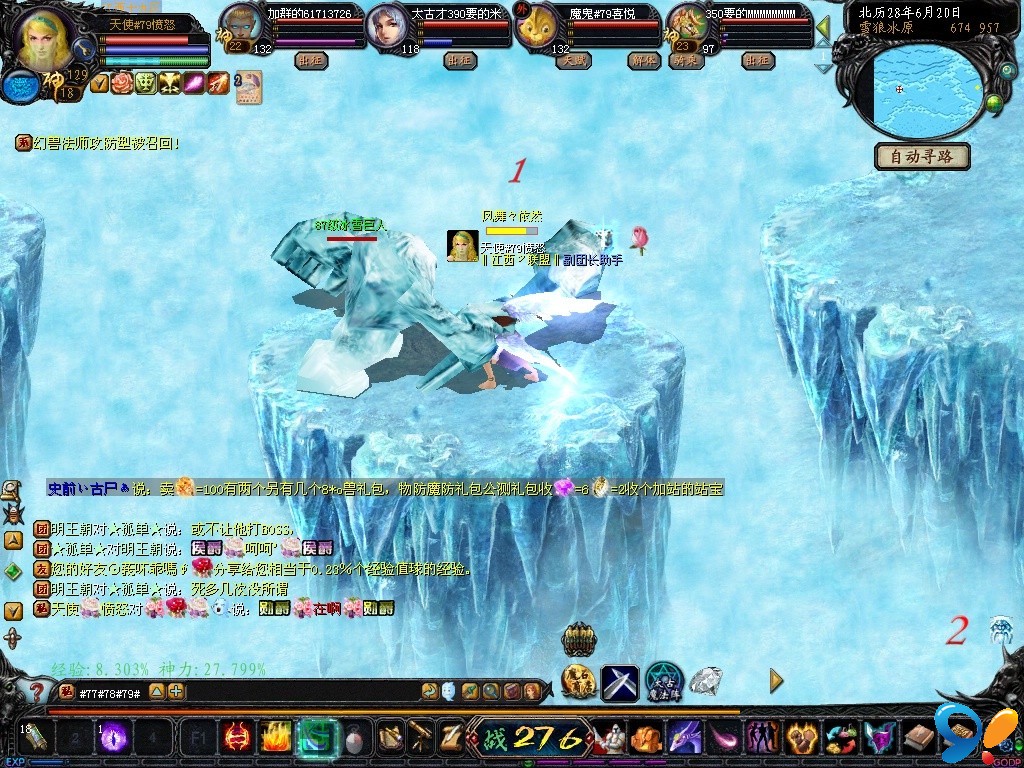Select the player's blonde character portrait

(x=44, y=38)
